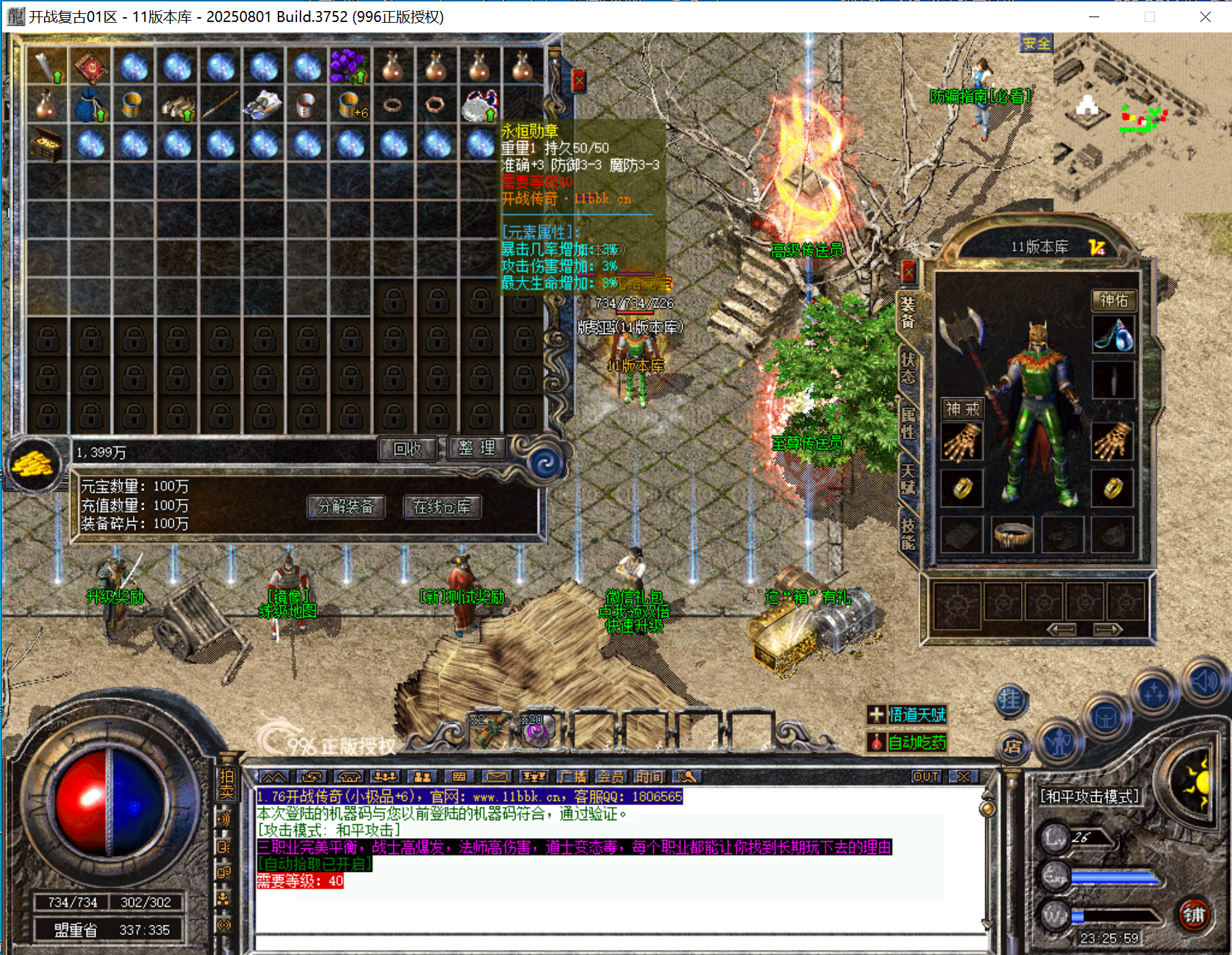Close the game window
Viewport: 1232px width, 955px height.
(x=1205, y=17)
